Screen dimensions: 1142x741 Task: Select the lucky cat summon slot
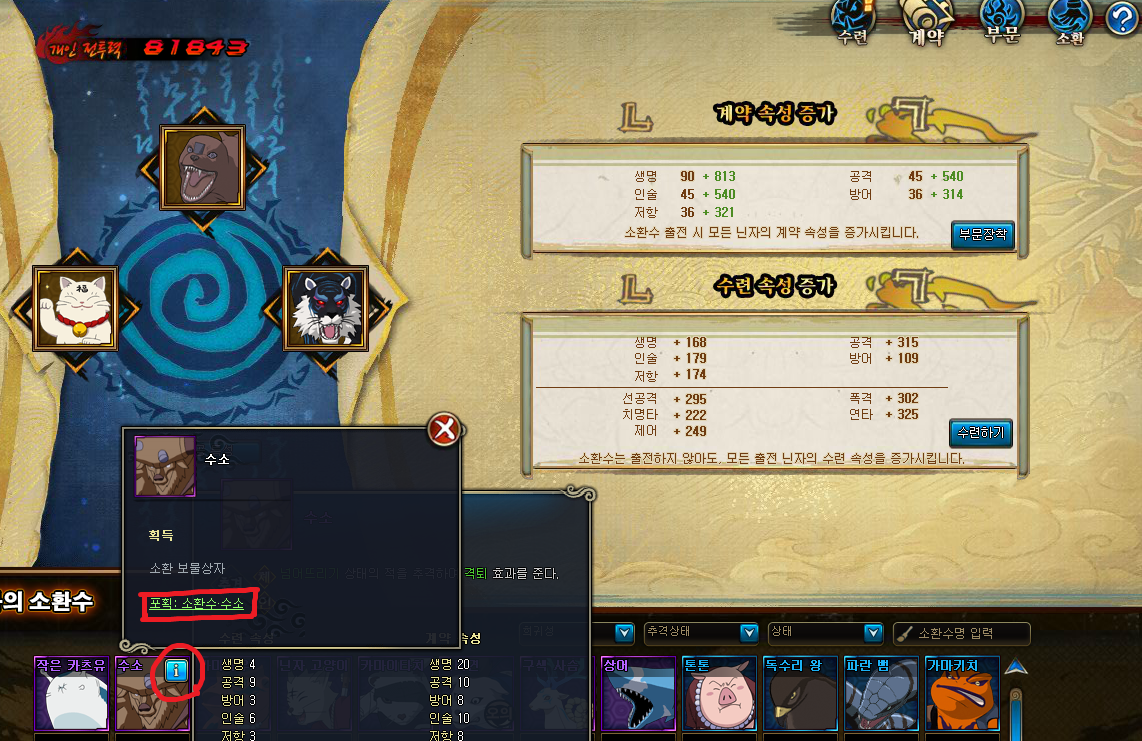75,308
